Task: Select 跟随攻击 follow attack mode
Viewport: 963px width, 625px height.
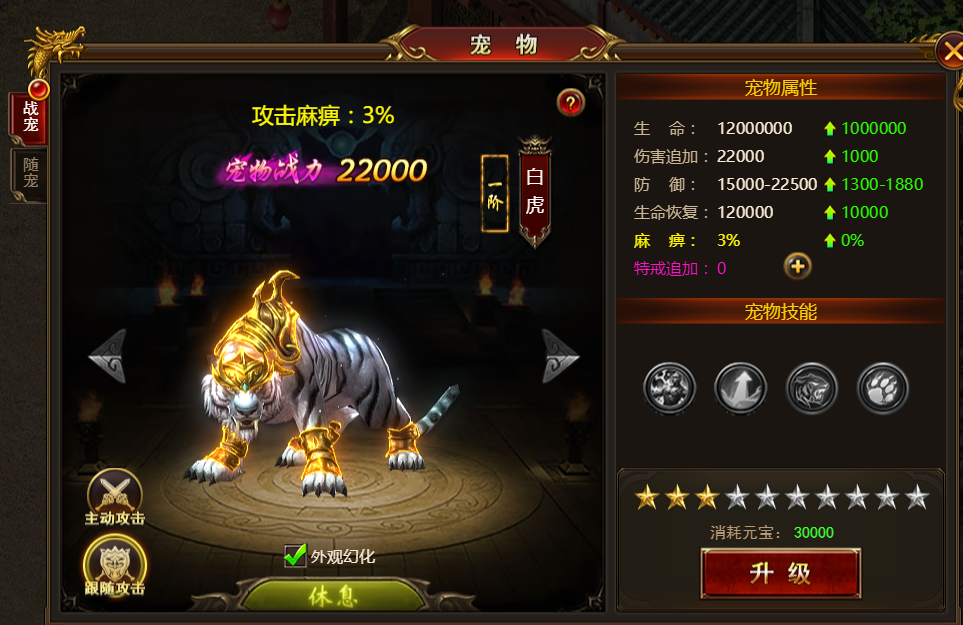Action: (x=115, y=566)
